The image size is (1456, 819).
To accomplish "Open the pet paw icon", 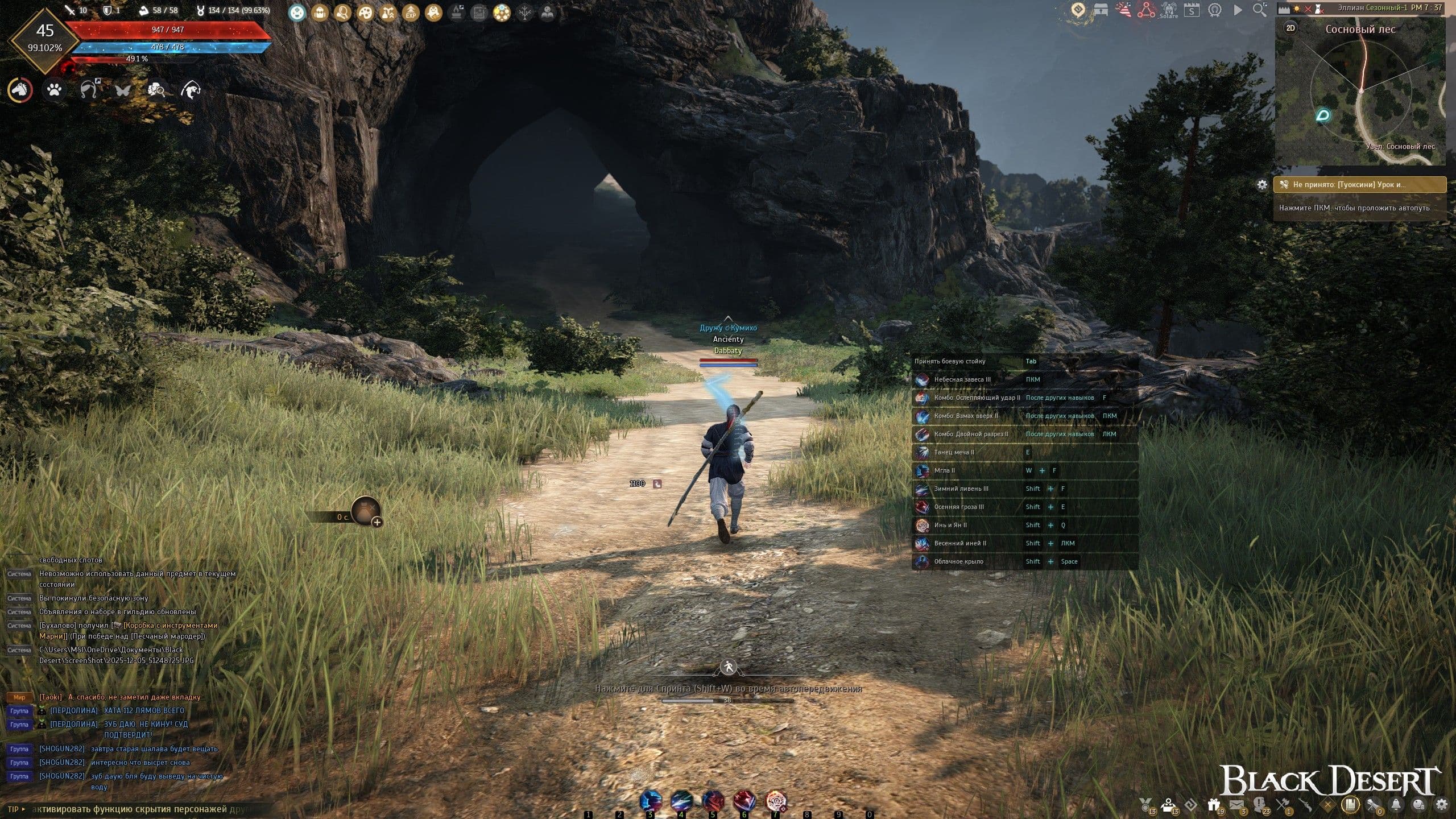I will coord(55,90).
